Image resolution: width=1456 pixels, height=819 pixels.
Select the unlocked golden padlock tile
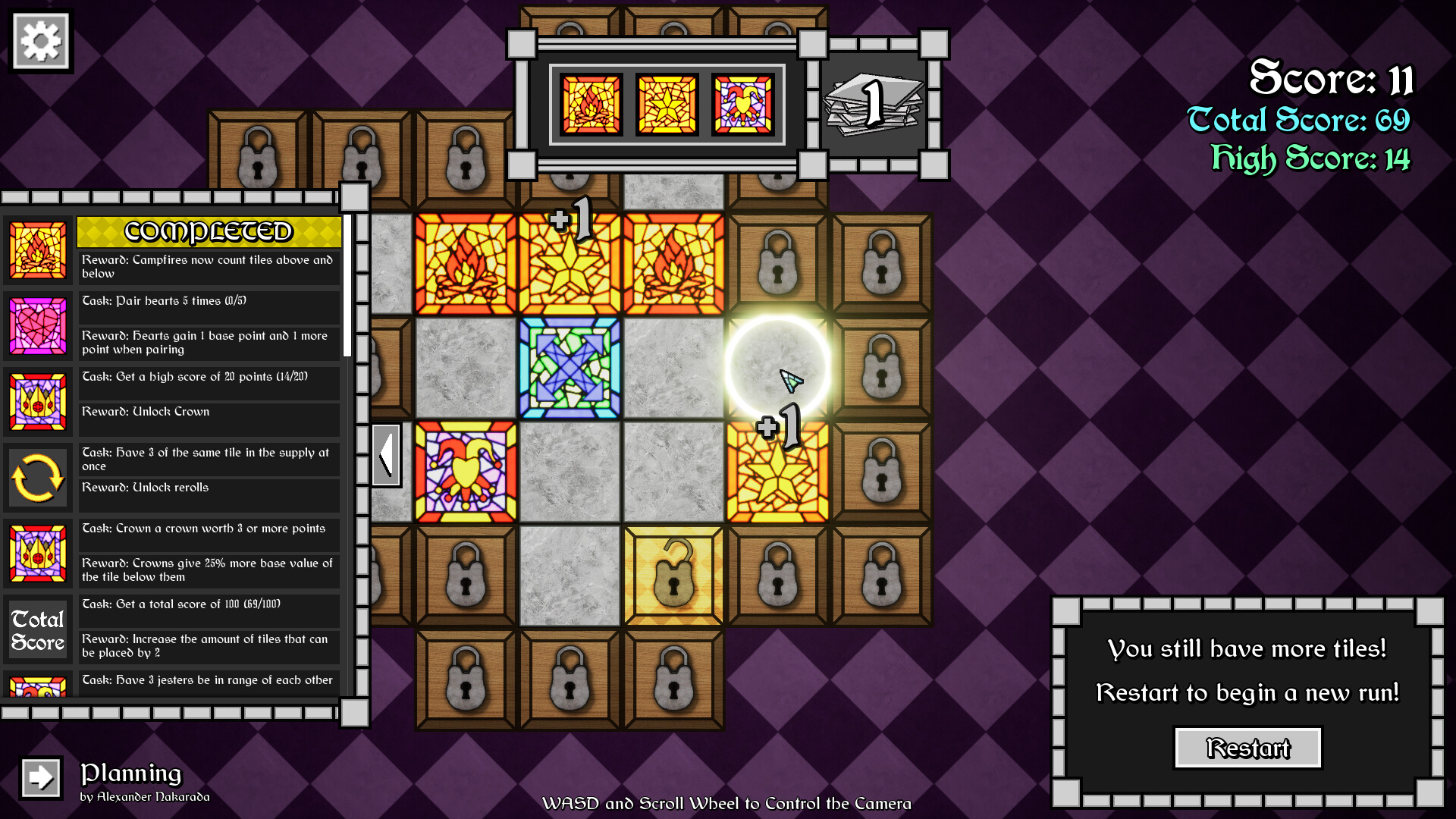click(x=672, y=574)
